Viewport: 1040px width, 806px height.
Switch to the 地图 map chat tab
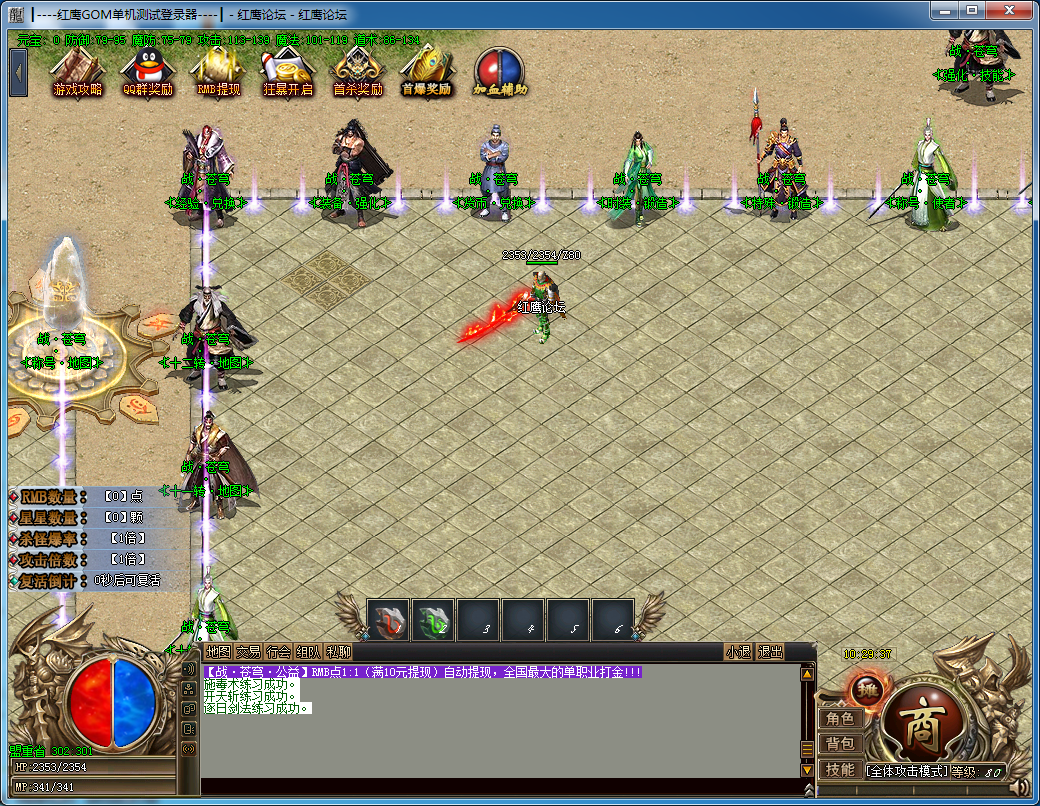(x=218, y=652)
